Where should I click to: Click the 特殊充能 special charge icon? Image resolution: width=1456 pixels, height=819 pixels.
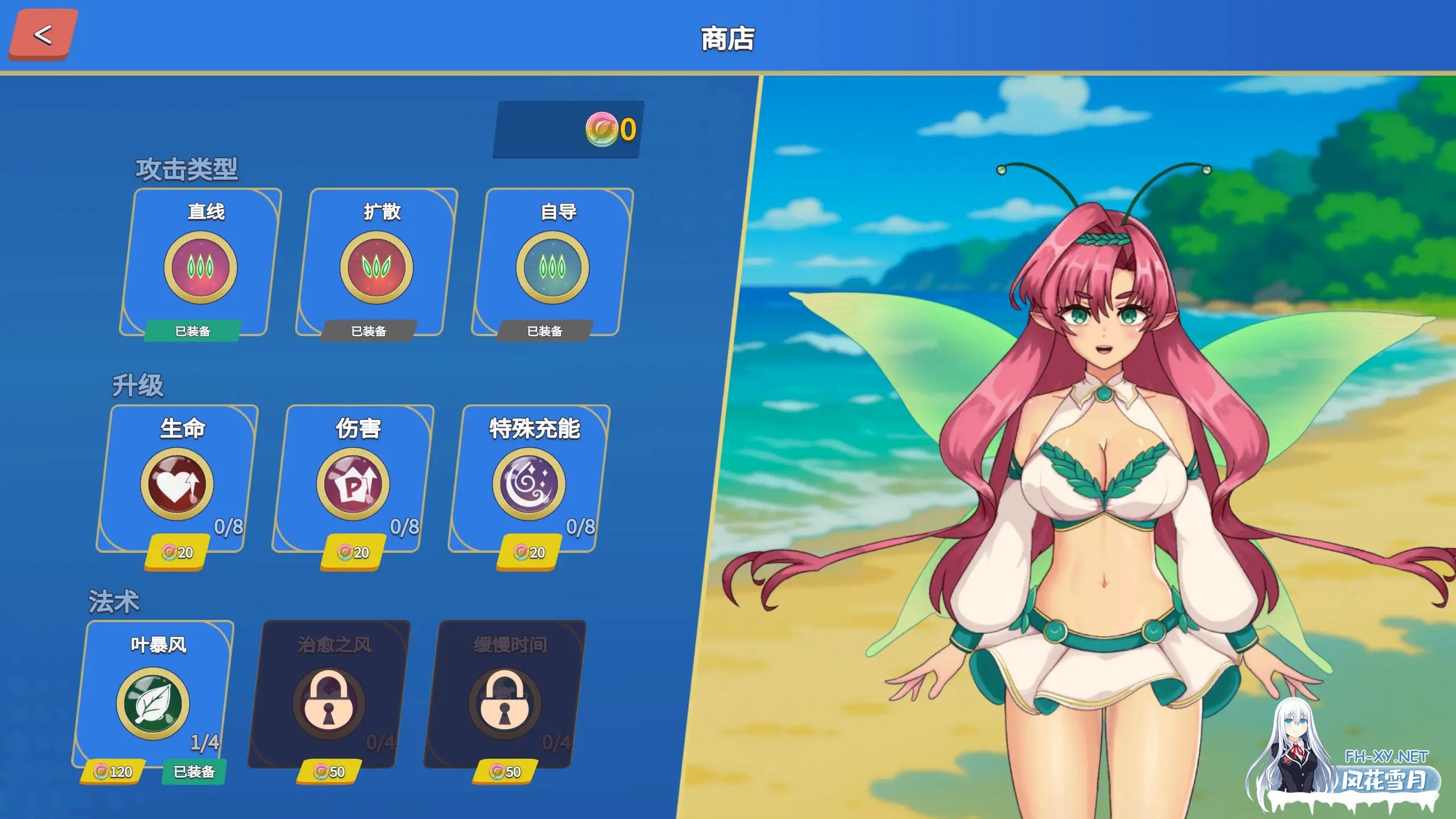[x=529, y=482]
